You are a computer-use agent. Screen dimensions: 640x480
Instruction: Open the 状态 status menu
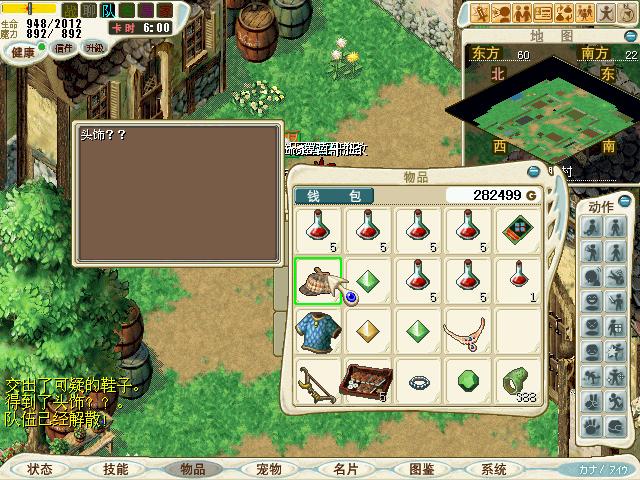coord(40,469)
